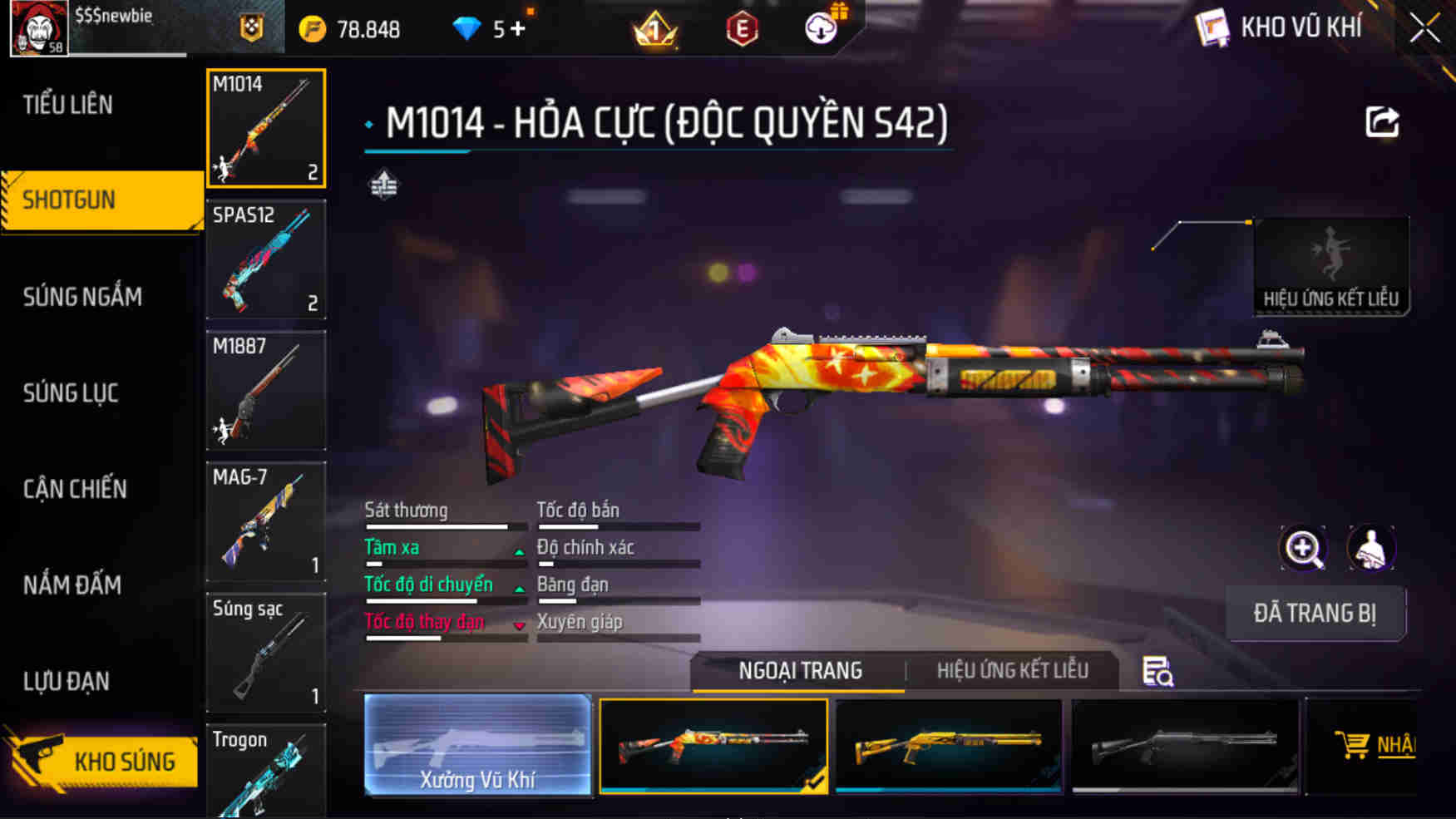The height and width of the screenshot is (819, 1456).
Task: Zoom in with the magnifier icon
Action: click(x=1303, y=548)
